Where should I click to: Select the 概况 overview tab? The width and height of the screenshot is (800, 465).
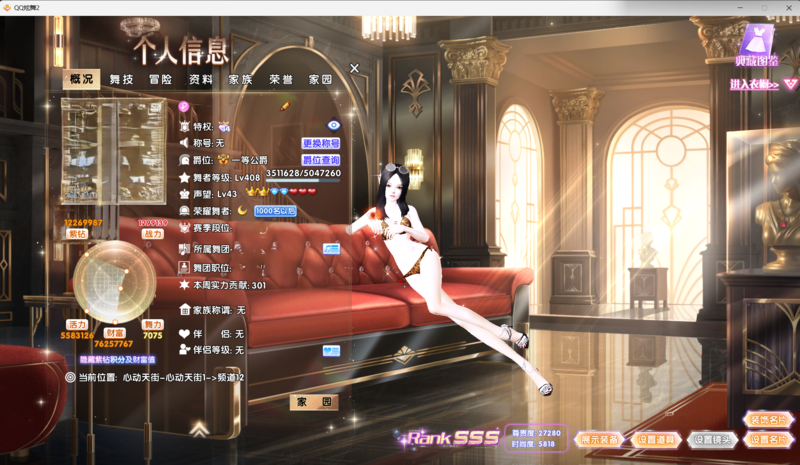click(x=81, y=79)
